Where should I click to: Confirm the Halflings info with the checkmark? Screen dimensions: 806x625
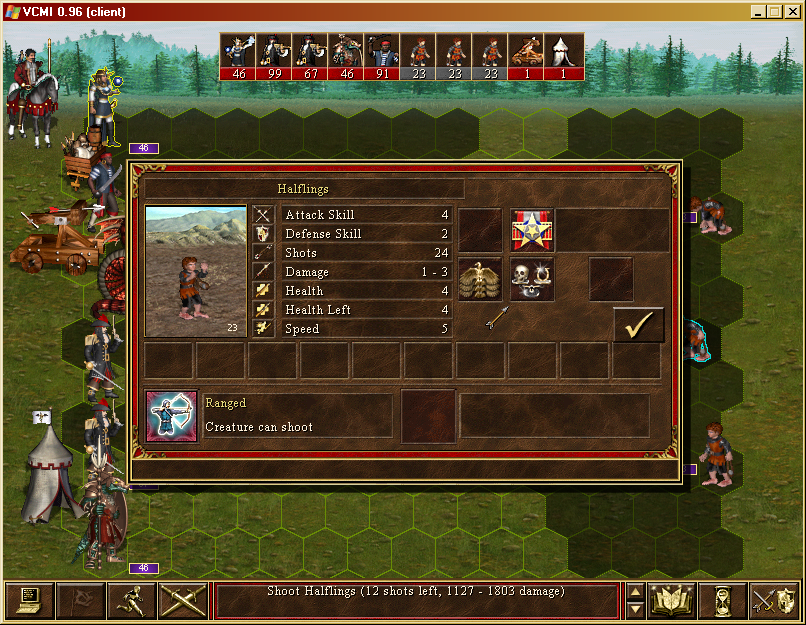[x=638, y=325]
